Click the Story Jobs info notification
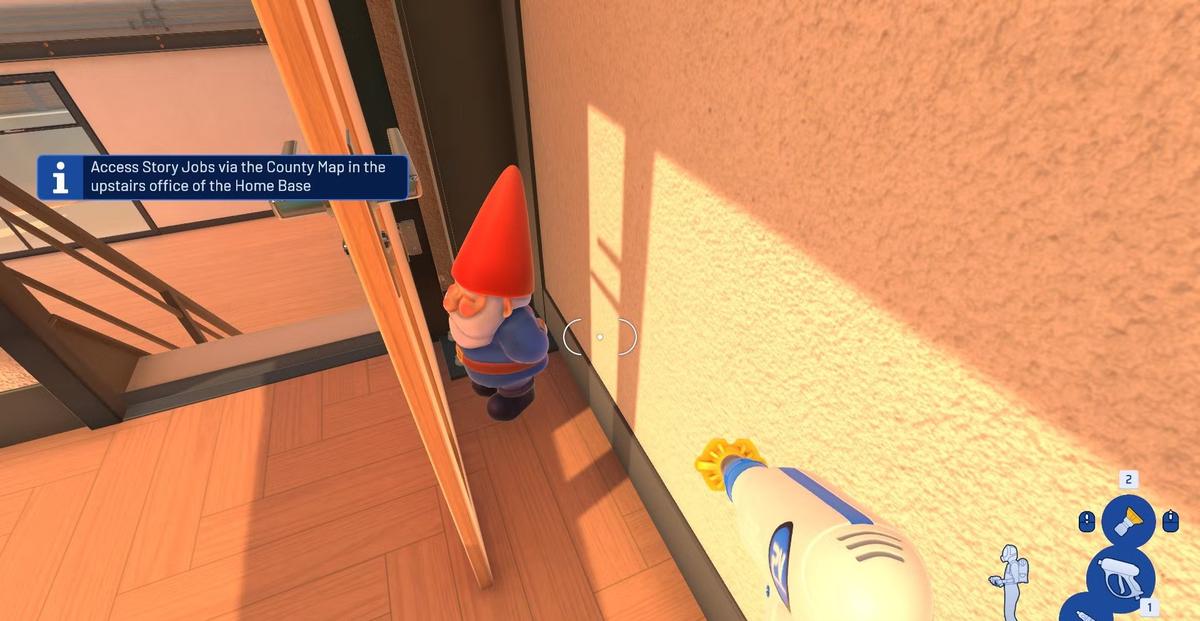Screen dimensions: 1200x621 pos(223,177)
